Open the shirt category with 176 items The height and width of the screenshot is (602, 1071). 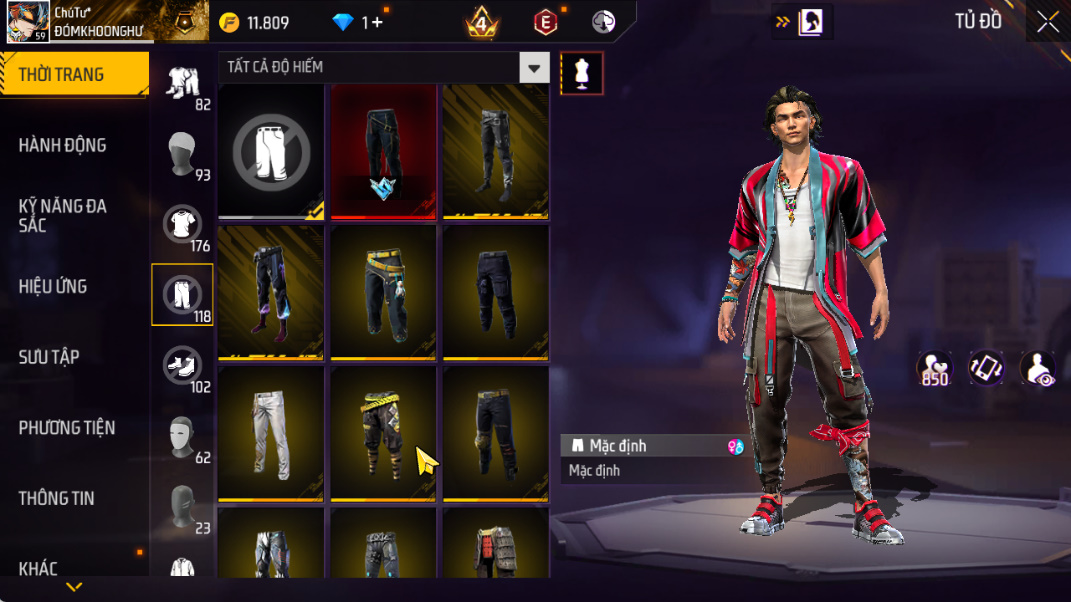[182, 224]
